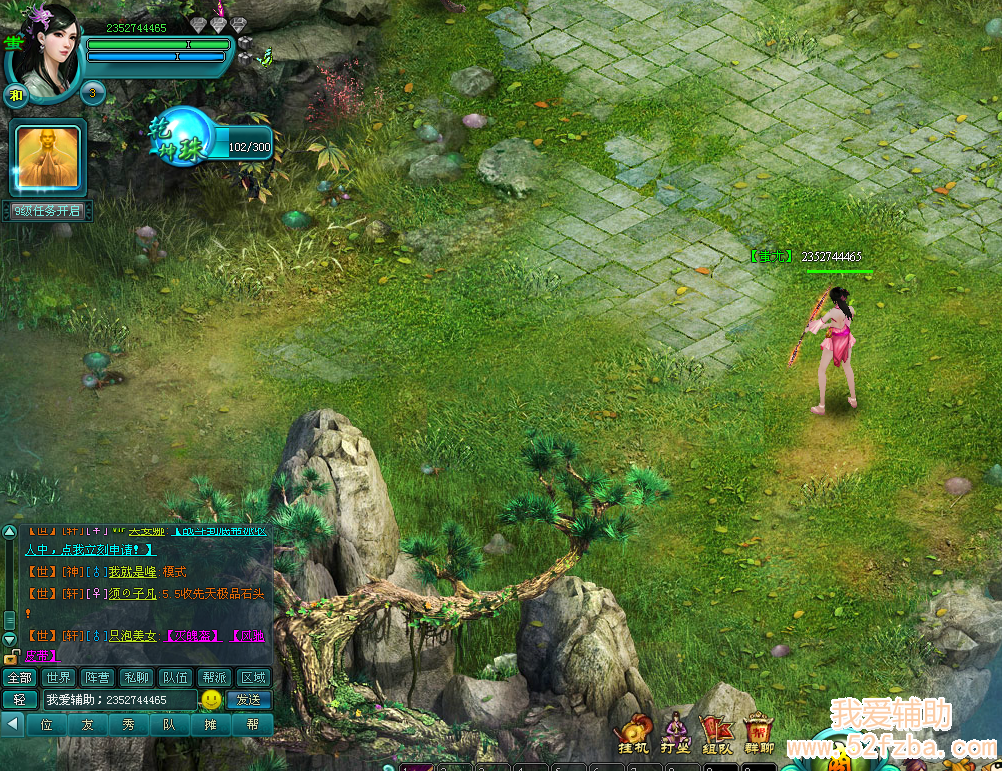Open the yellow smiley emoji picker

click(211, 700)
